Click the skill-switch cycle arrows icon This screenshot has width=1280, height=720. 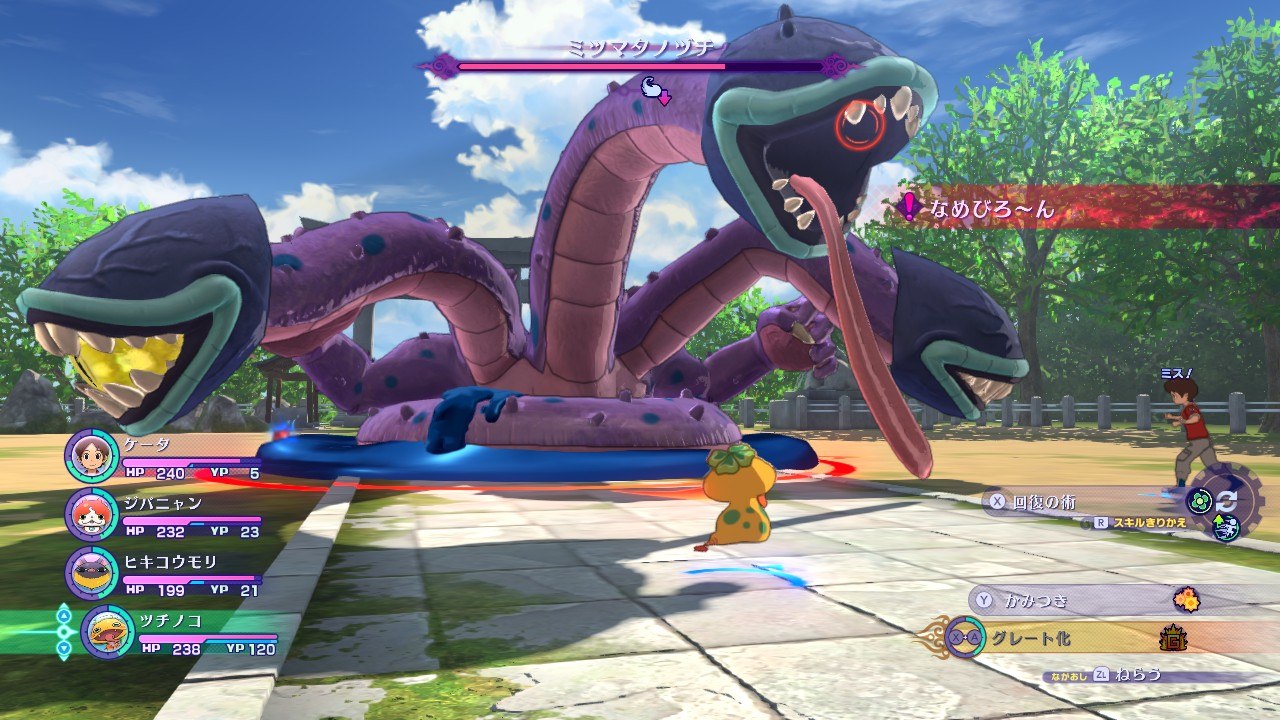click(1226, 501)
